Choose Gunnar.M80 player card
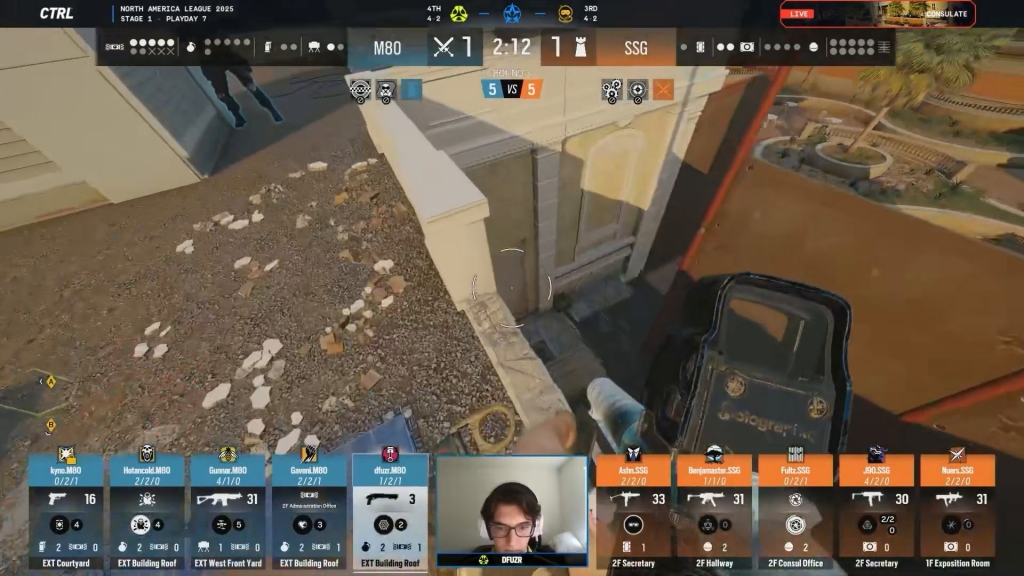 [228, 511]
